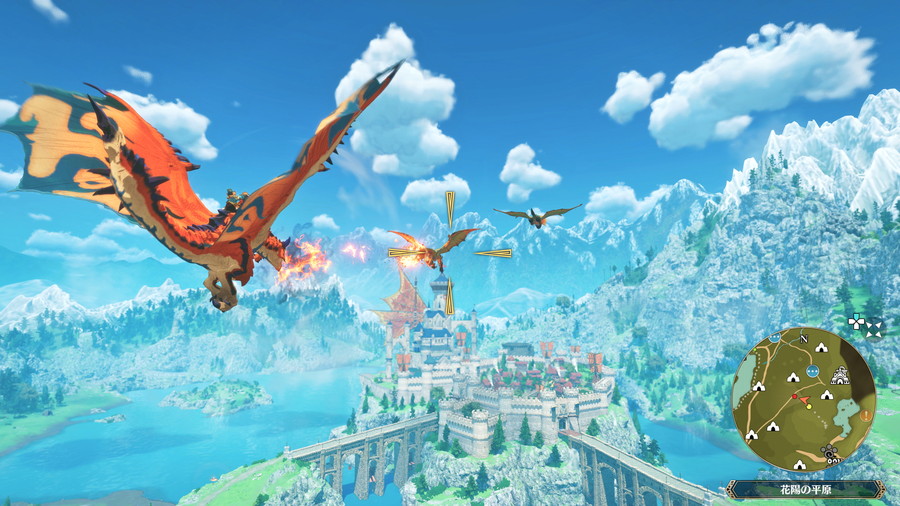Click the orange player arrow on minimap
This screenshot has height=506, width=900.
(804, 401)
